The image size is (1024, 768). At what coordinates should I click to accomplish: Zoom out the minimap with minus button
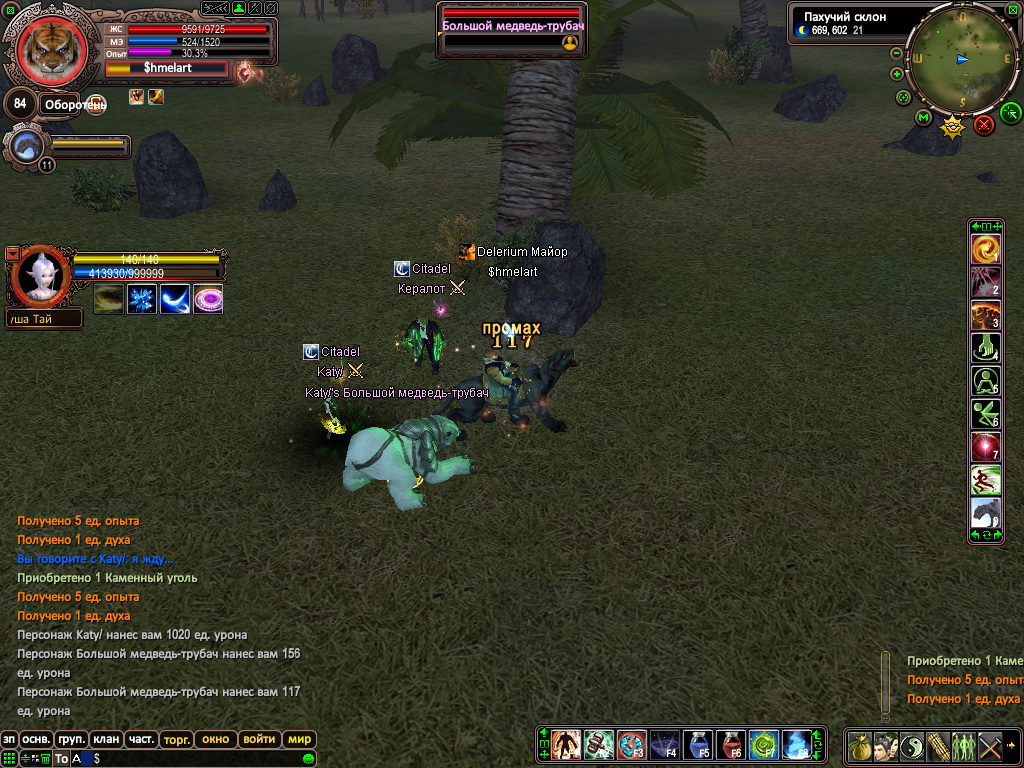[x=896, y=53]
